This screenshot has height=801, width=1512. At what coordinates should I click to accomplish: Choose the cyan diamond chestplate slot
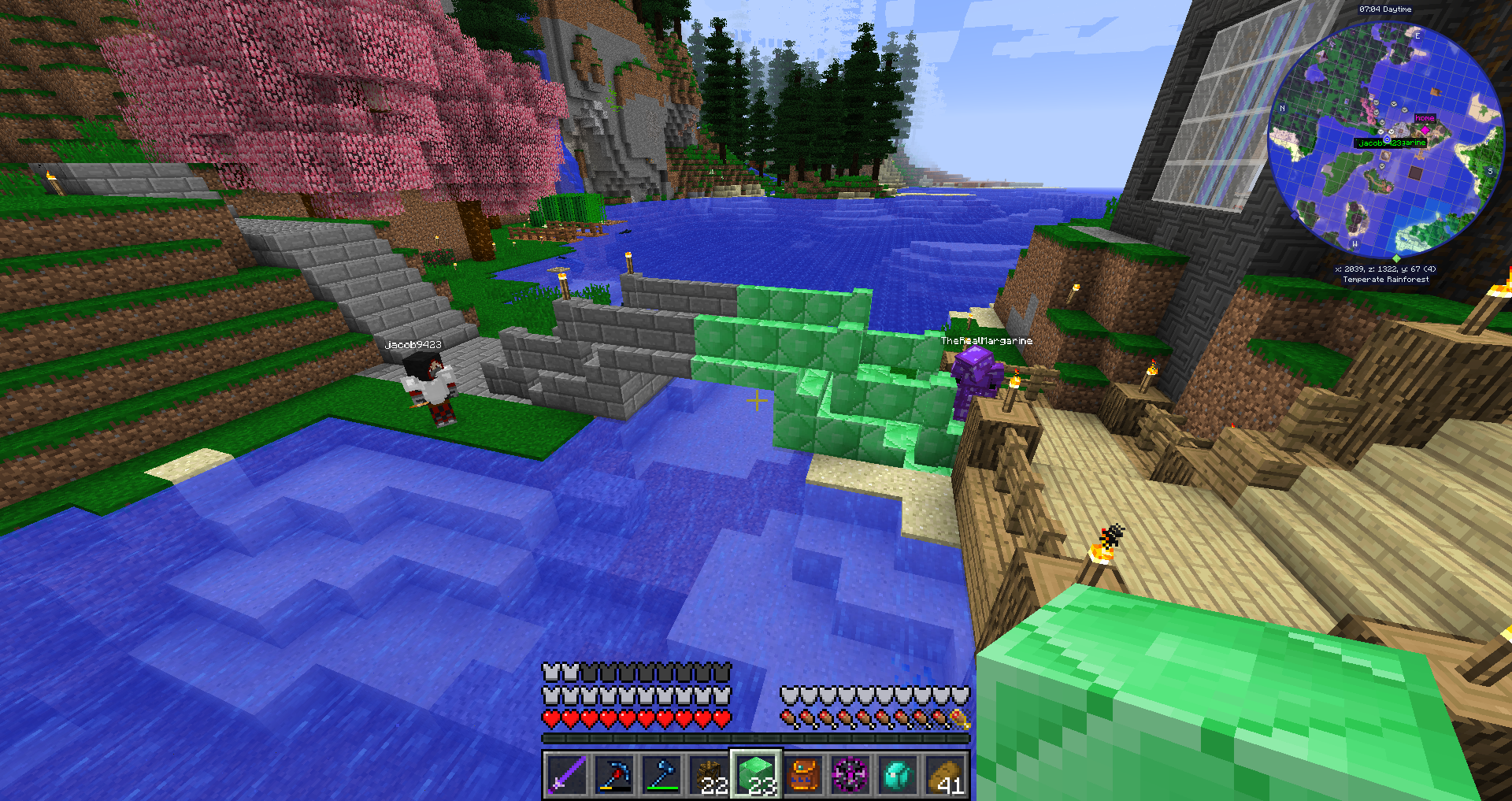[x=898, y=774]
